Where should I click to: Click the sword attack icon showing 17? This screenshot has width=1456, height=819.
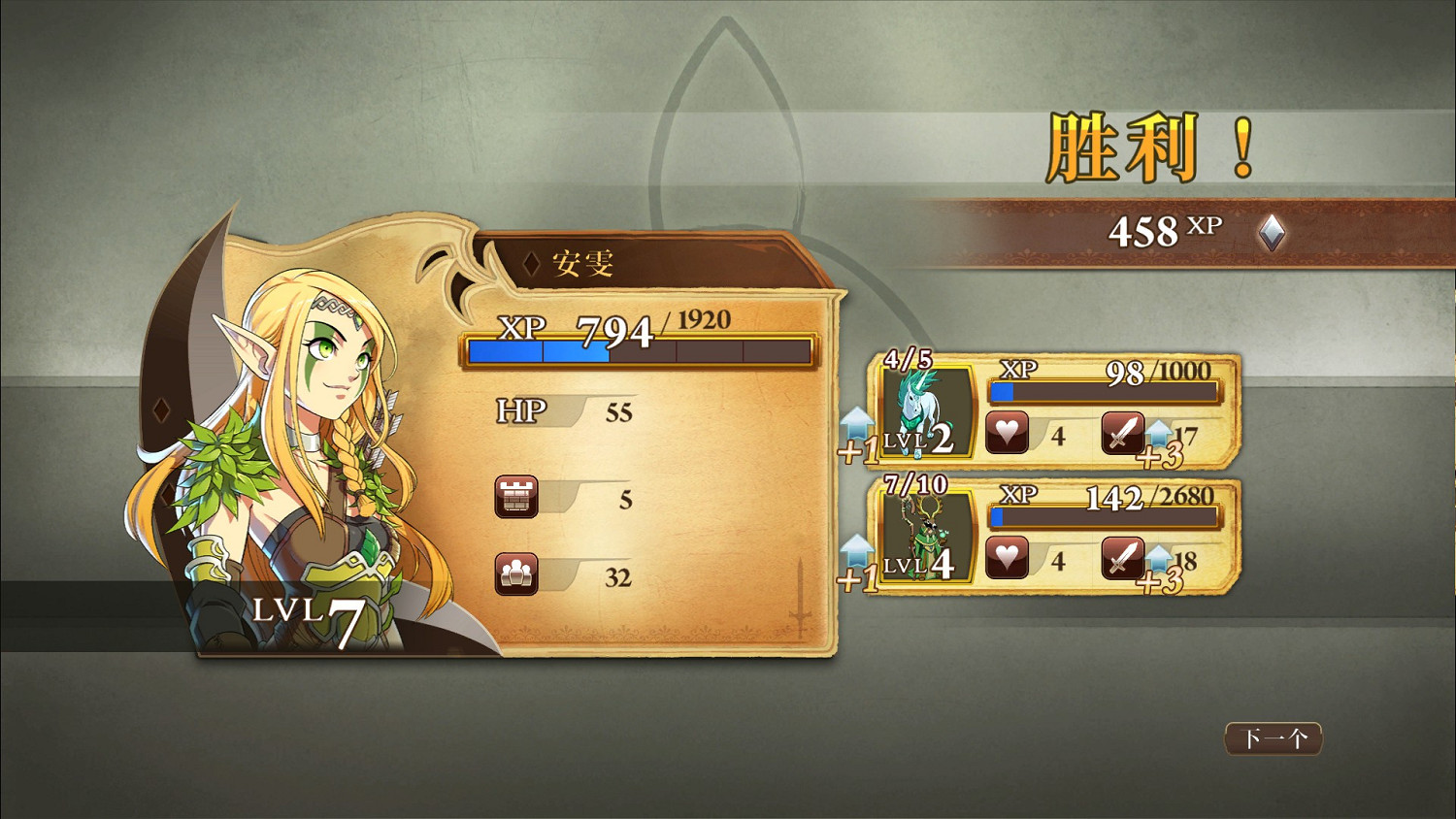1123,431
